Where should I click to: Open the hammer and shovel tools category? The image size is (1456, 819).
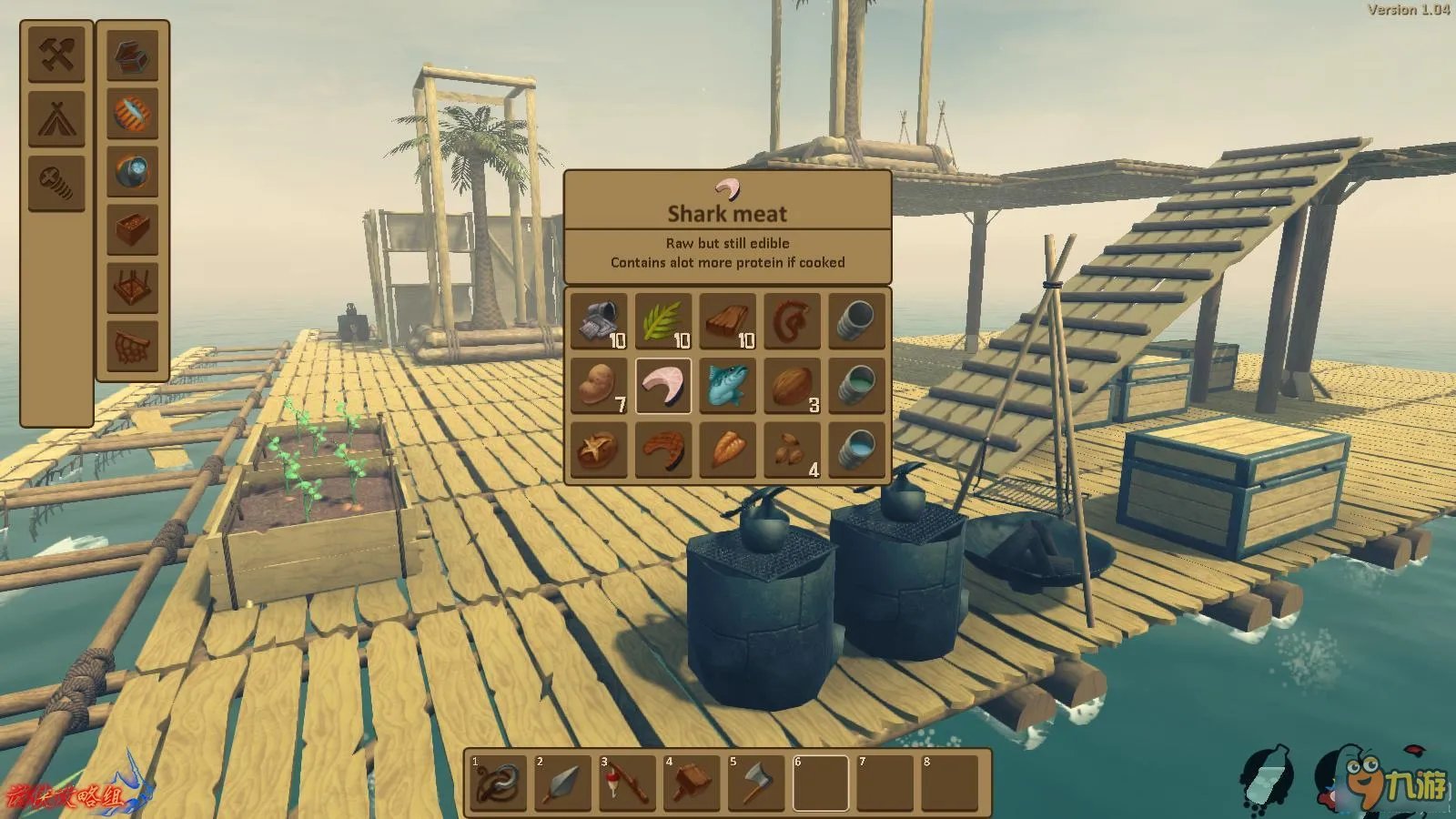coord(56,55)
